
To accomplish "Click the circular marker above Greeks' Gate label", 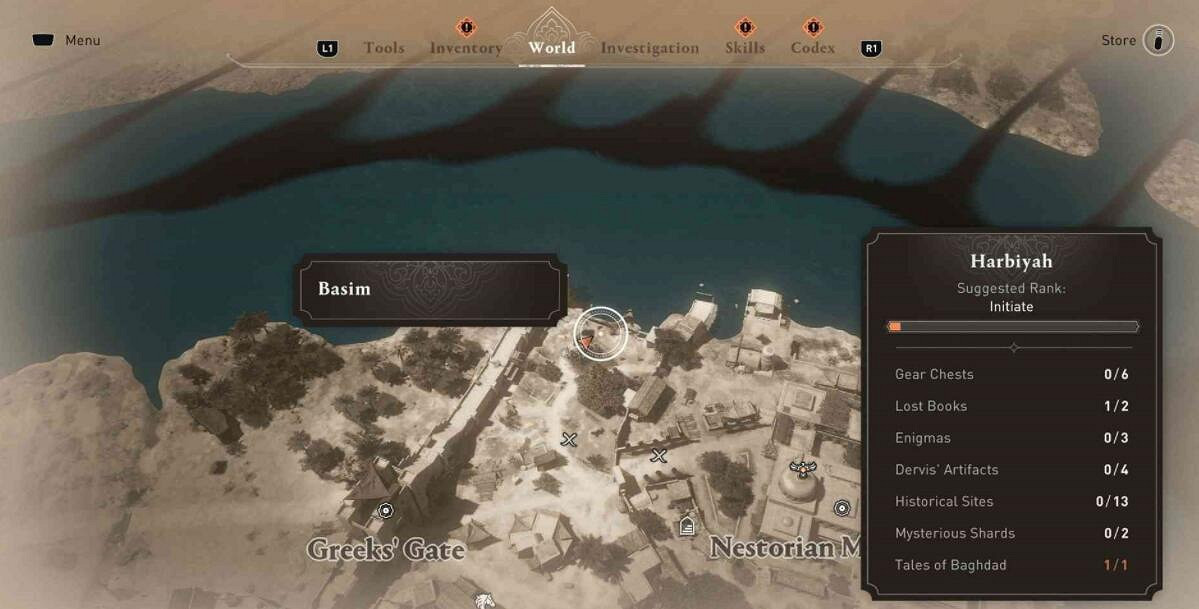I will click(x=386, y=511).
